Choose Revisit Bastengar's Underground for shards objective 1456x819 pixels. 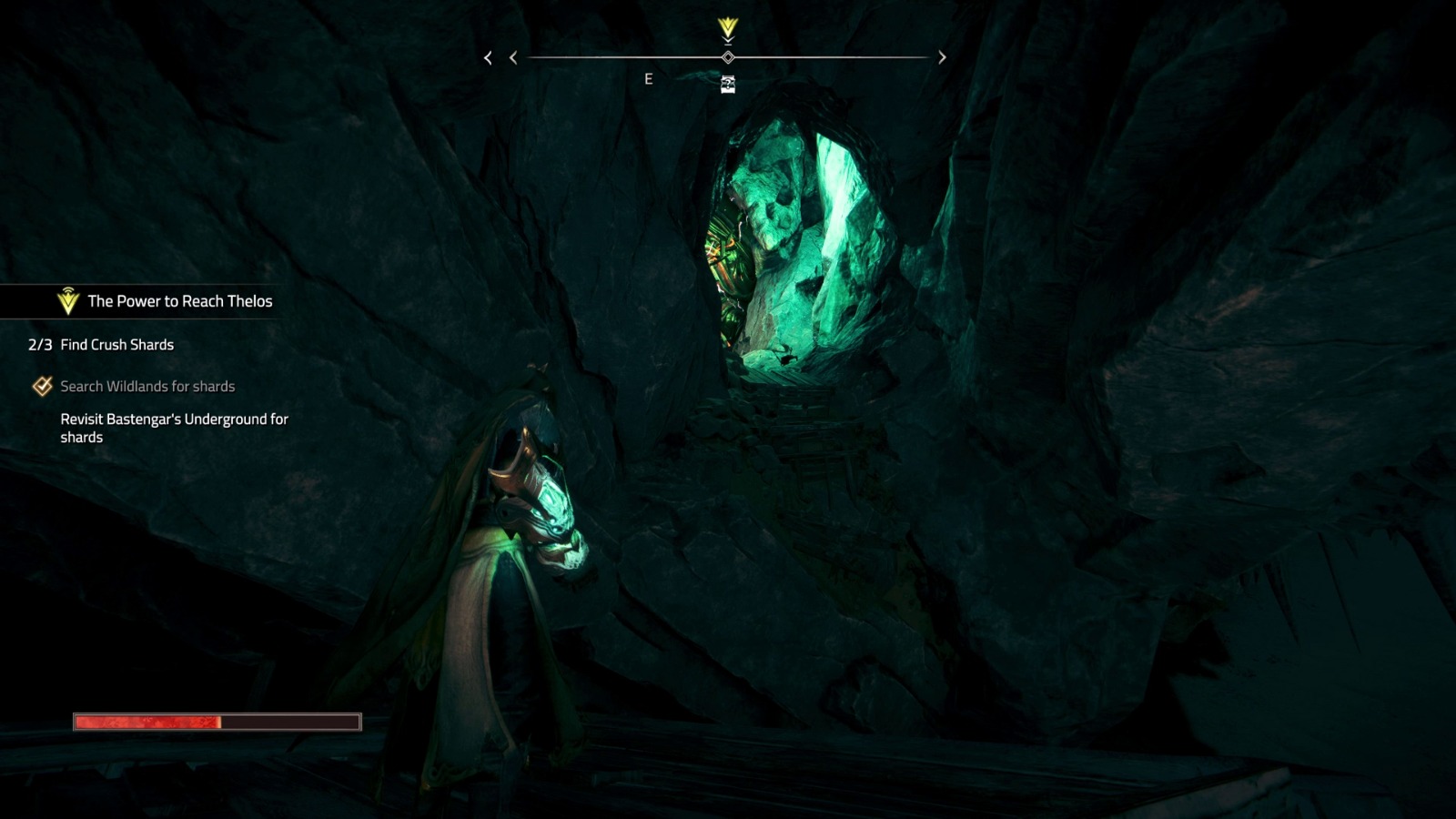coord(174,428)
